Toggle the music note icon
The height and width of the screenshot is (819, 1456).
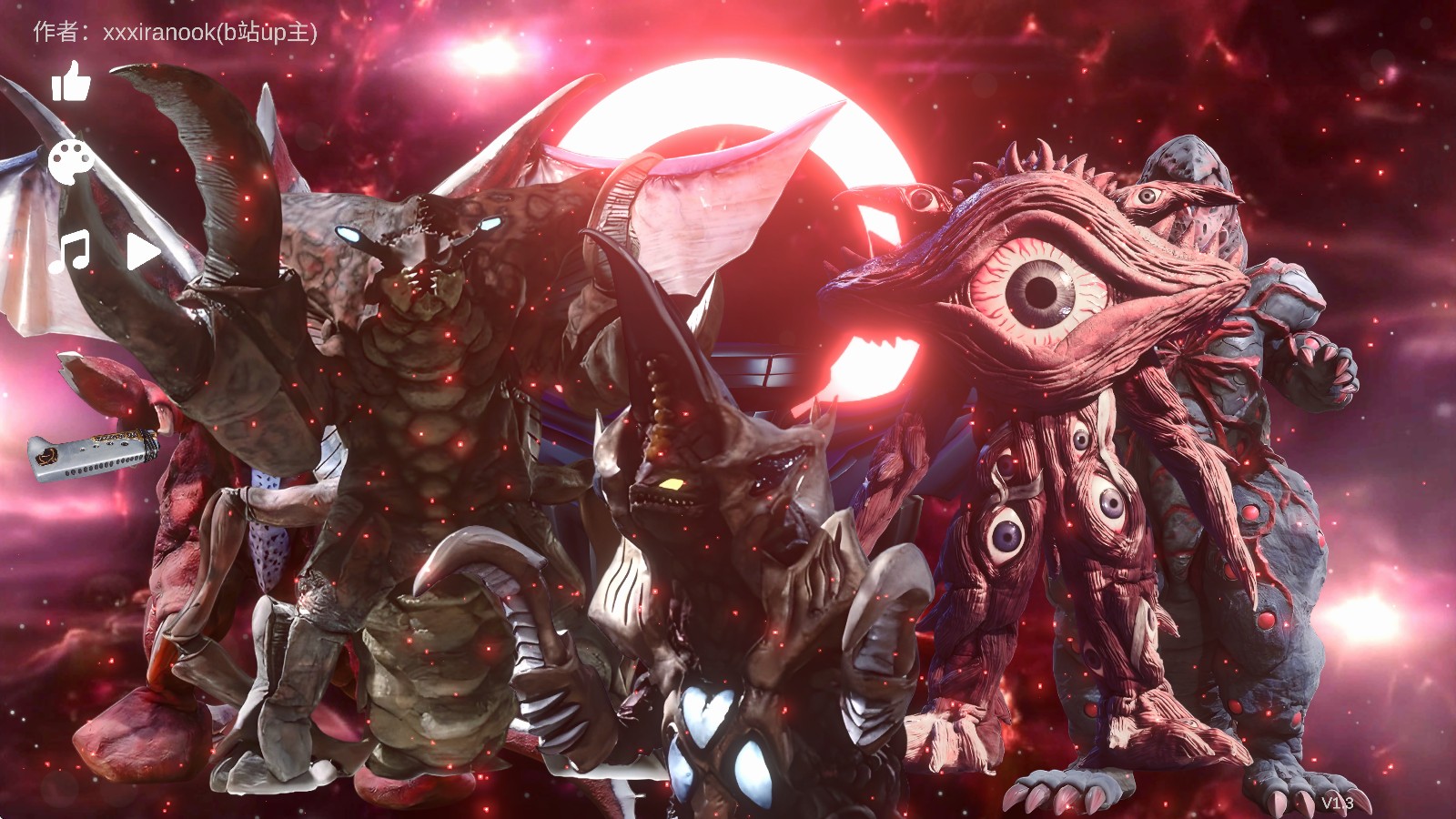pos(69,251)
